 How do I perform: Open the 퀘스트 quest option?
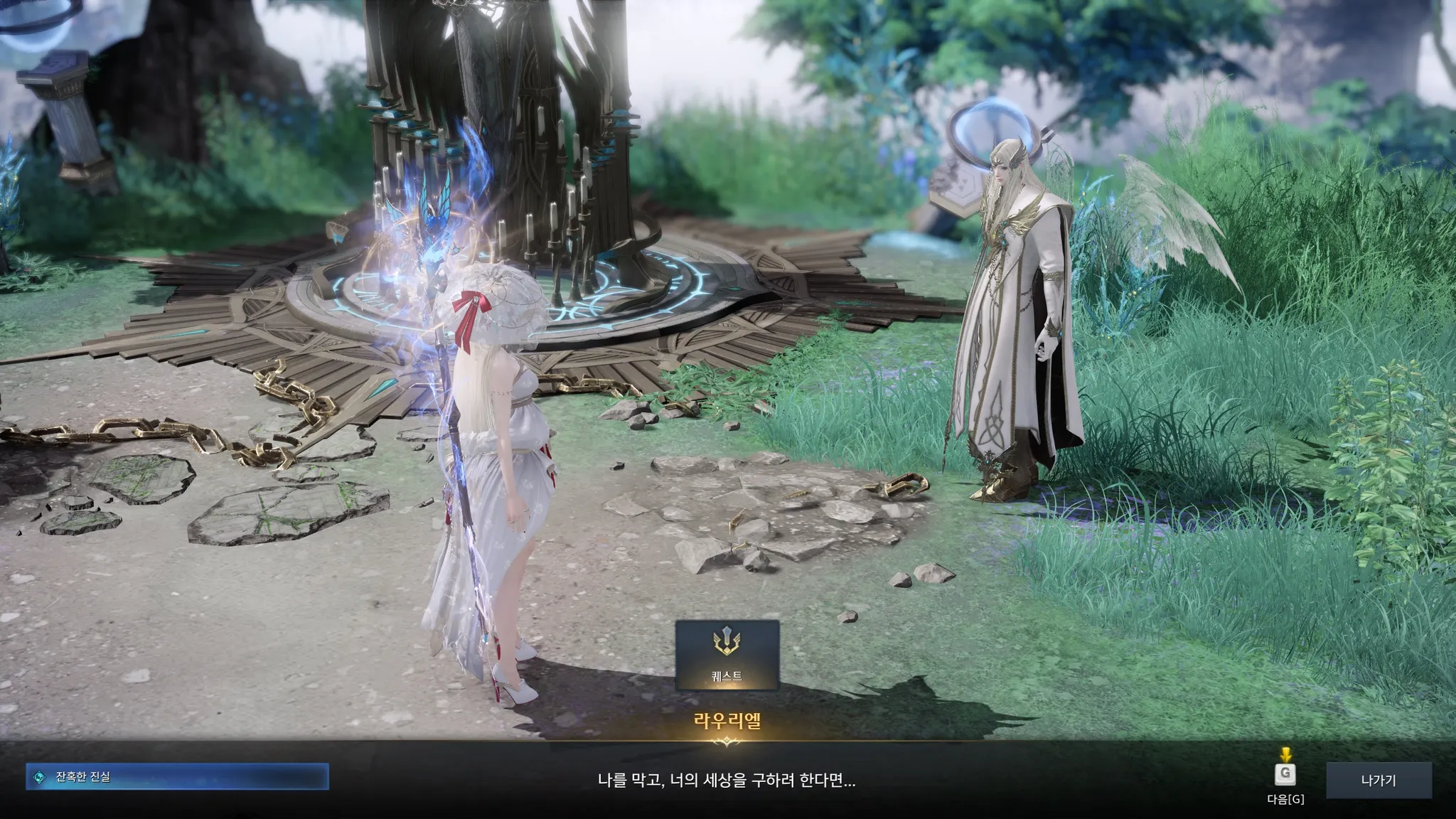coord(727,655)
